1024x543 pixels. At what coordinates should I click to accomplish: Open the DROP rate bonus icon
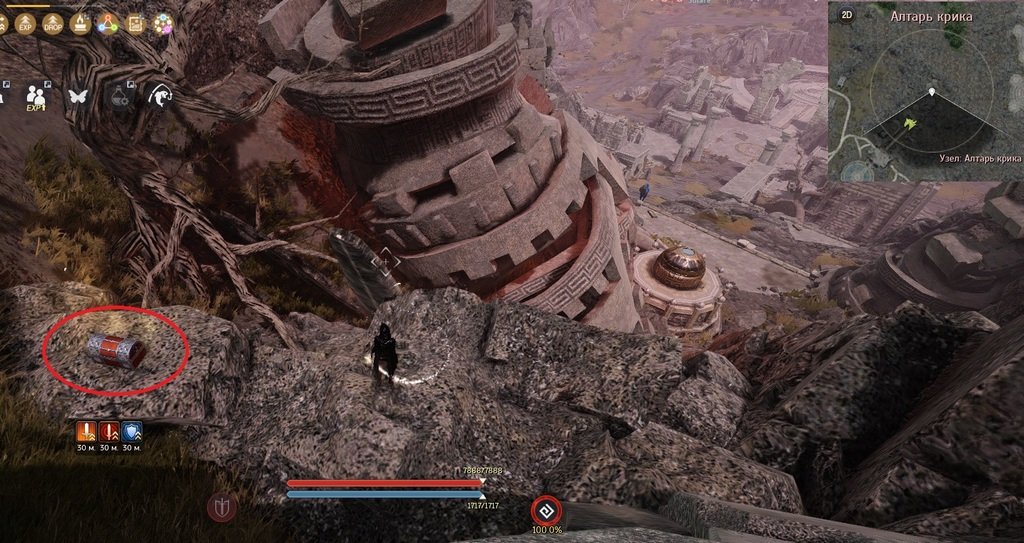point(52,25)
